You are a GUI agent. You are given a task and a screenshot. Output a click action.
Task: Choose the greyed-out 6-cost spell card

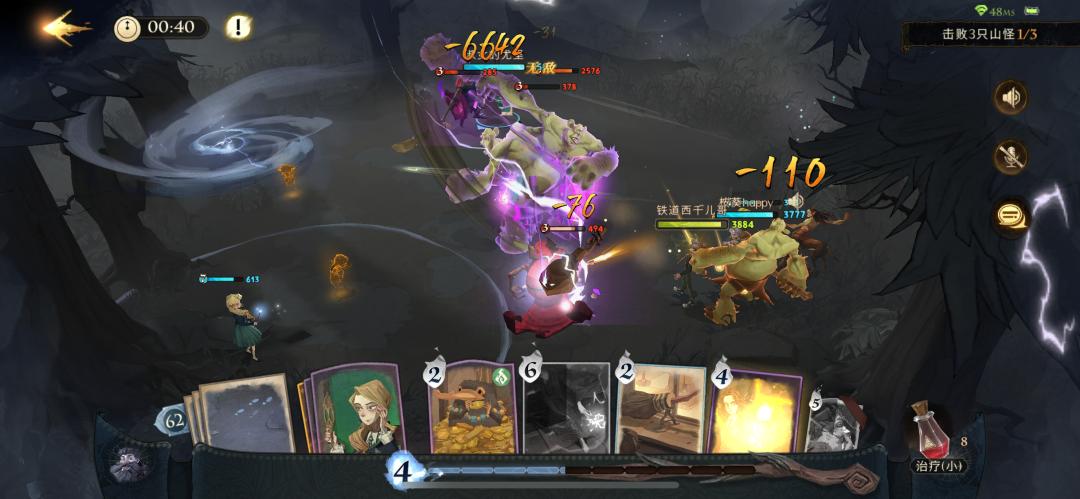565,408
